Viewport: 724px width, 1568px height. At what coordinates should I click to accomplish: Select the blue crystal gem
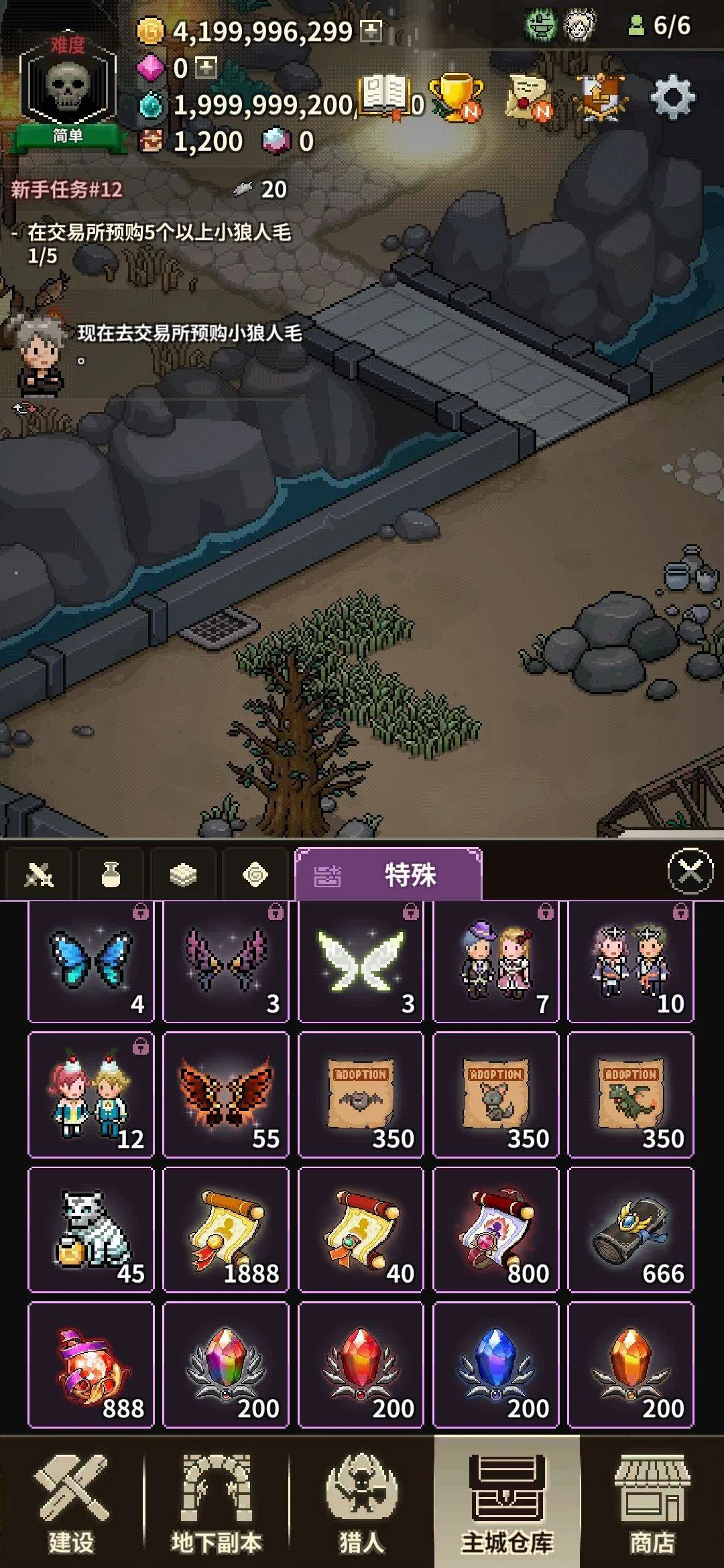coord(496,1364)
